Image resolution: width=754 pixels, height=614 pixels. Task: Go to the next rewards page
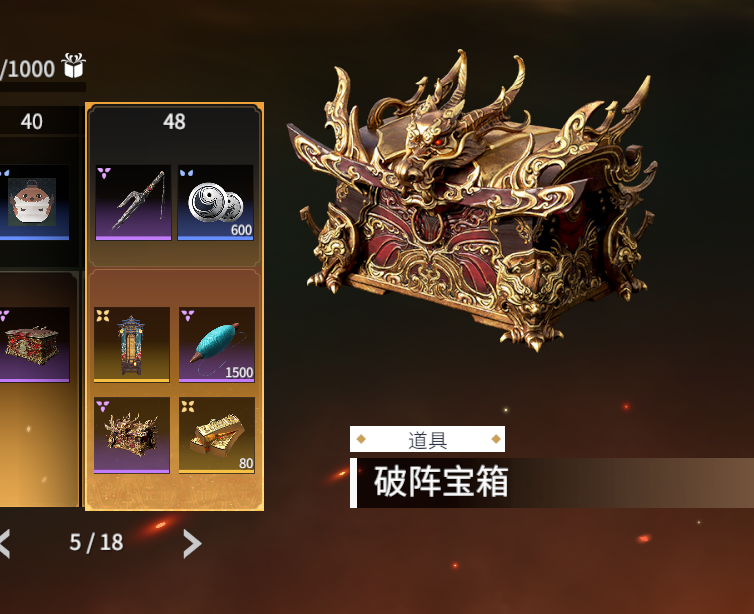pyautogui.click(x=192, y=543)
